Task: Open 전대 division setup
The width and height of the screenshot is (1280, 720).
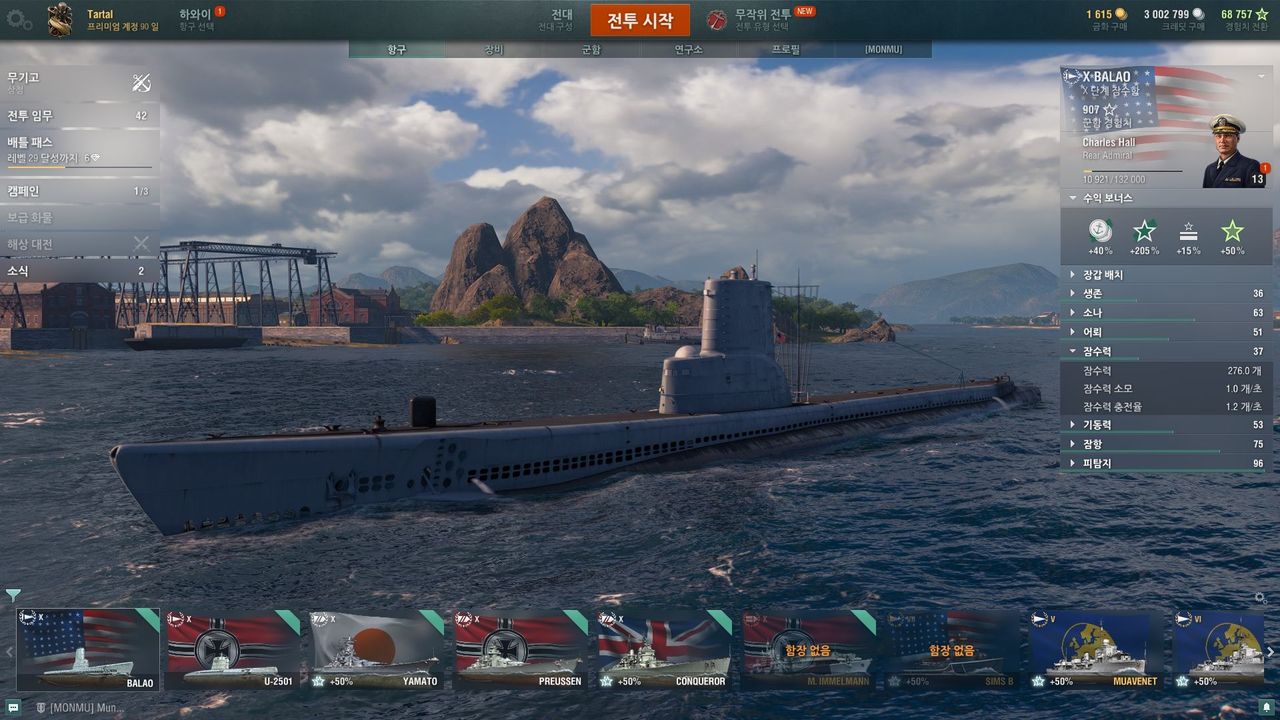Action: click(561, 19)
